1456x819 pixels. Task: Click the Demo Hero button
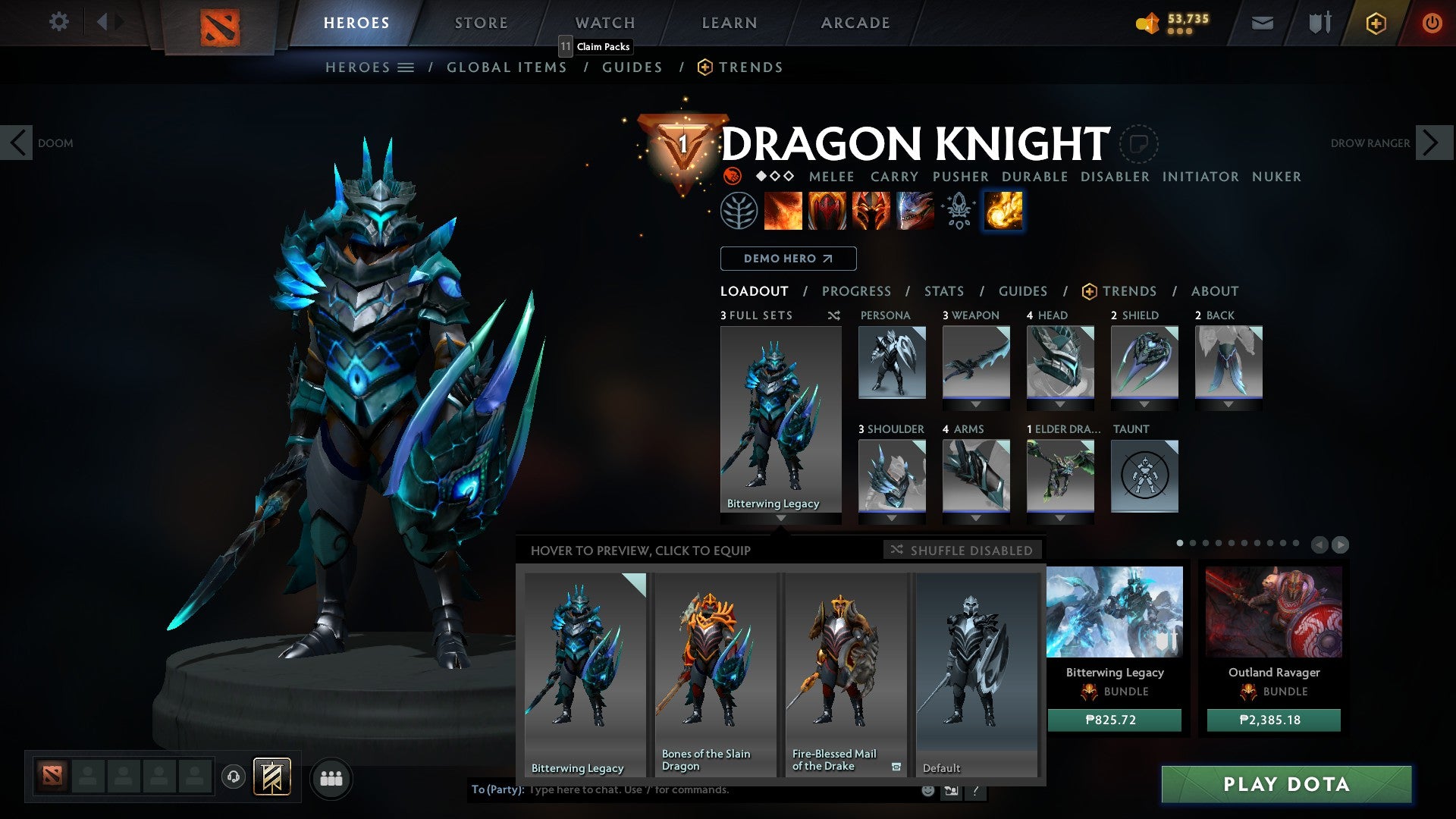point(788,259)
